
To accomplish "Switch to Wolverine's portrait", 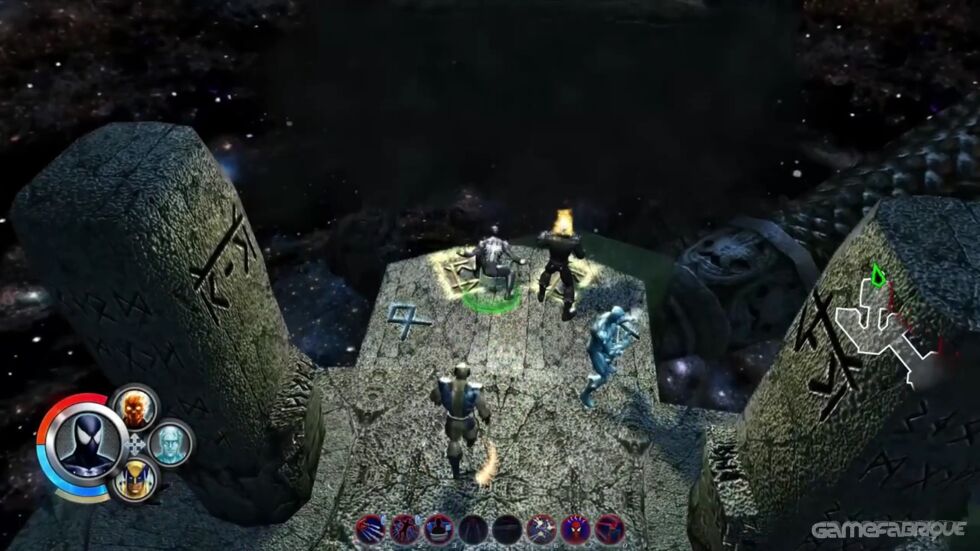I will coord(133,479).
